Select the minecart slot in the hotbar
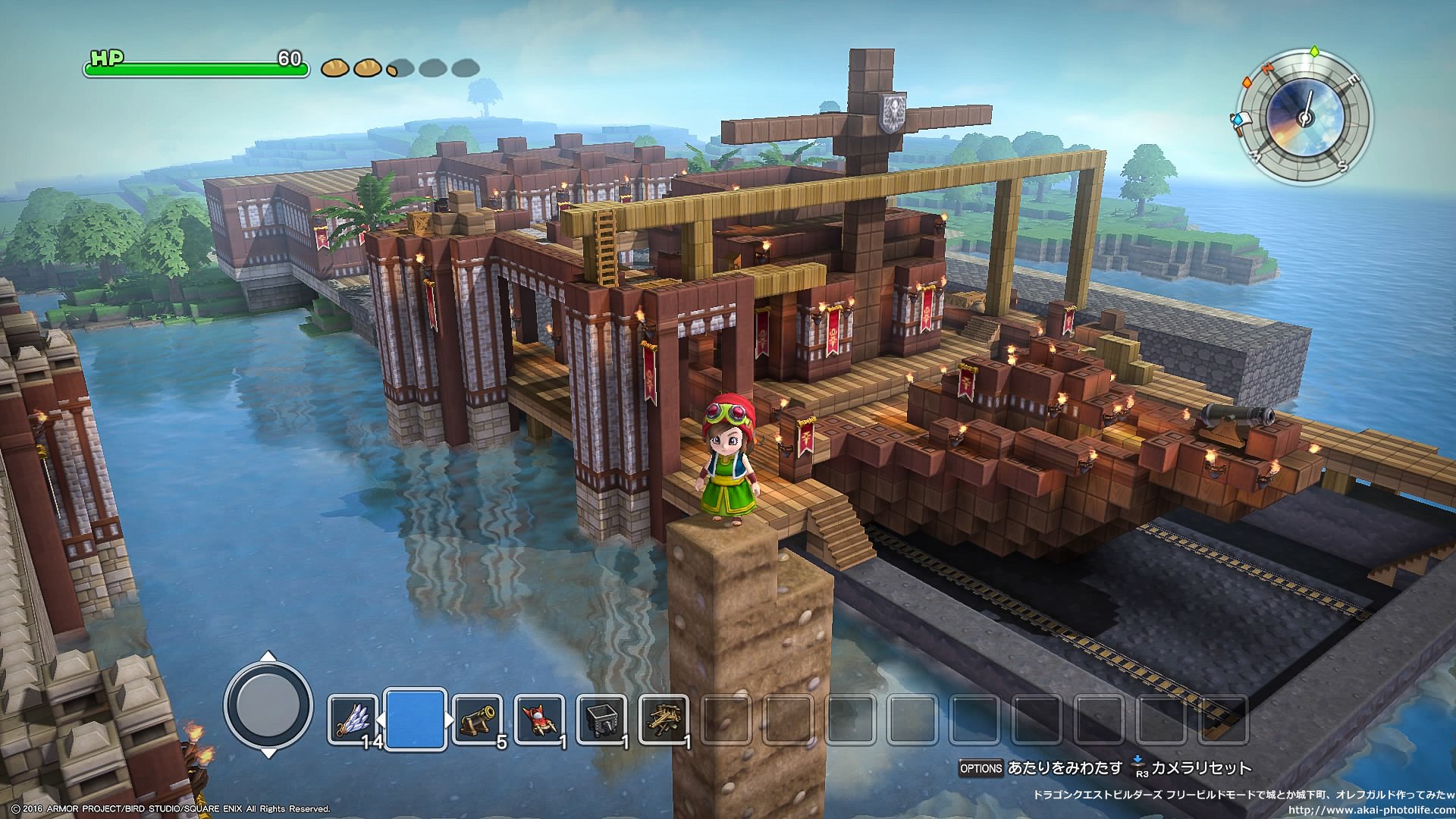The height and width of the screenshot is (819, 1456). tap(601, 717)
